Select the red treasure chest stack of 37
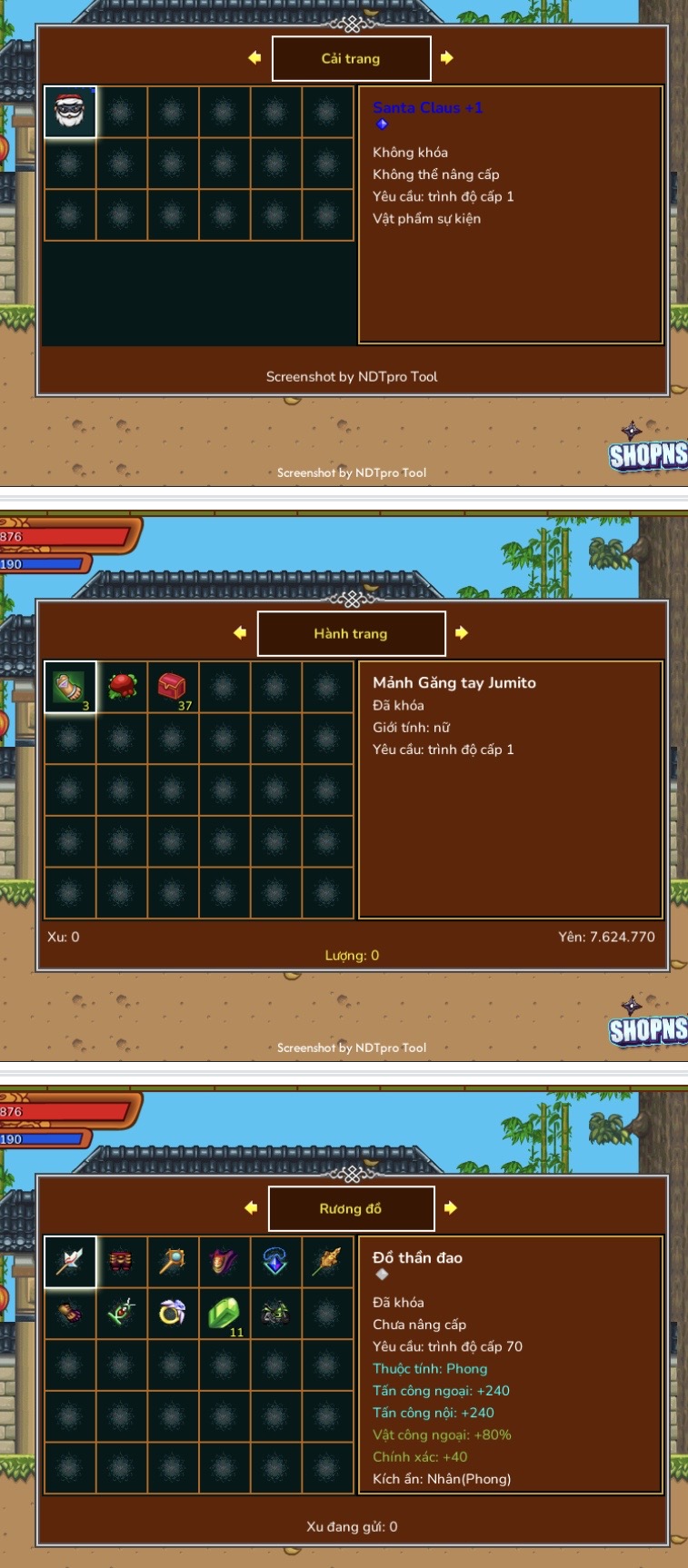Screen dimensions: 688x1568 tap(173, 687)
